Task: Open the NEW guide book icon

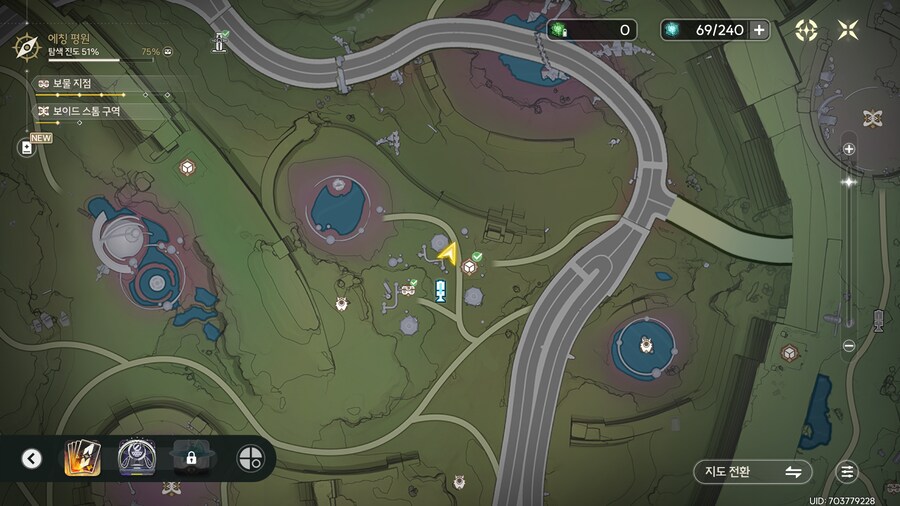Action: point(27,148)
